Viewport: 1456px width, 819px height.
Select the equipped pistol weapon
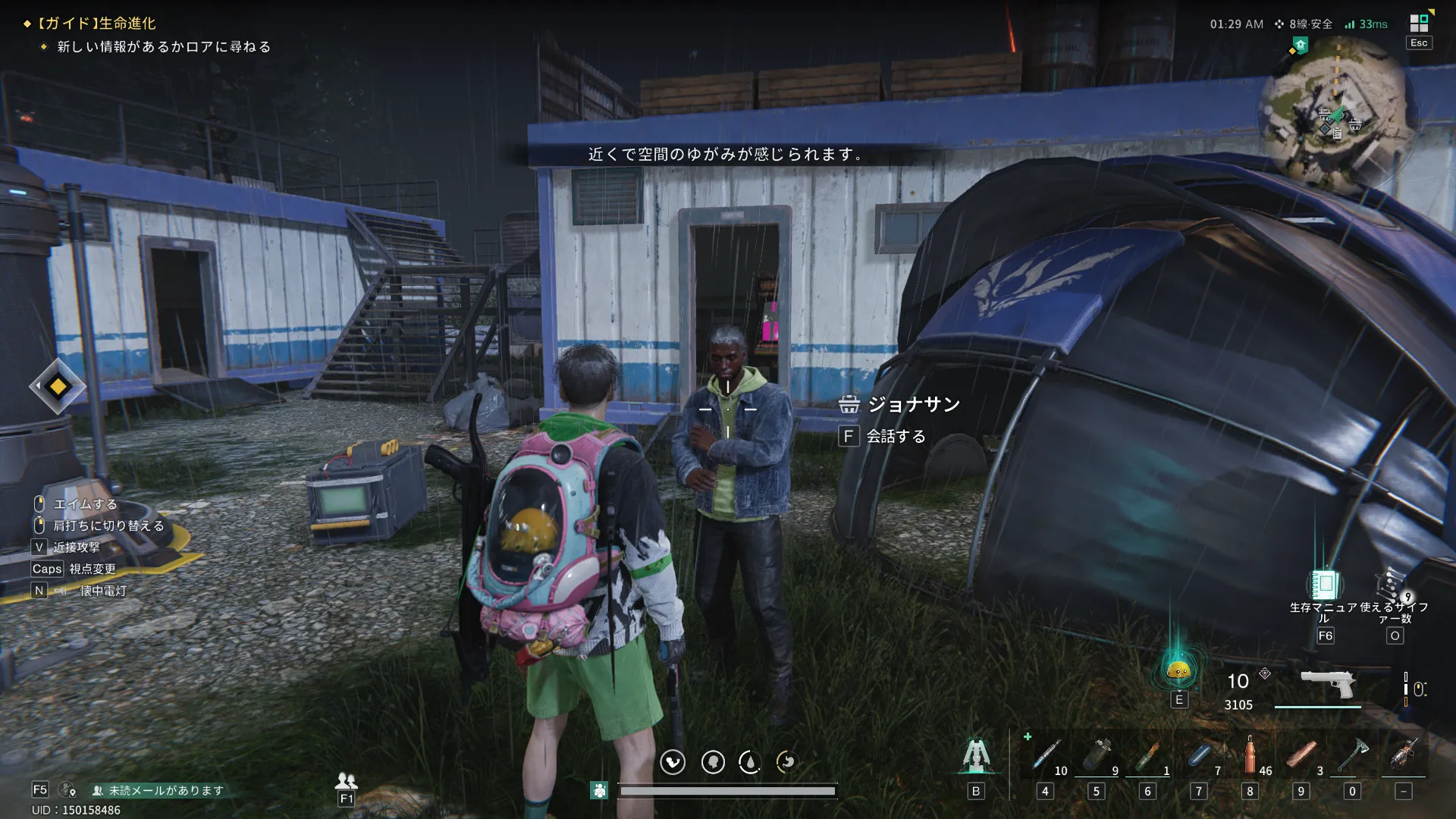click(1328, 683)
